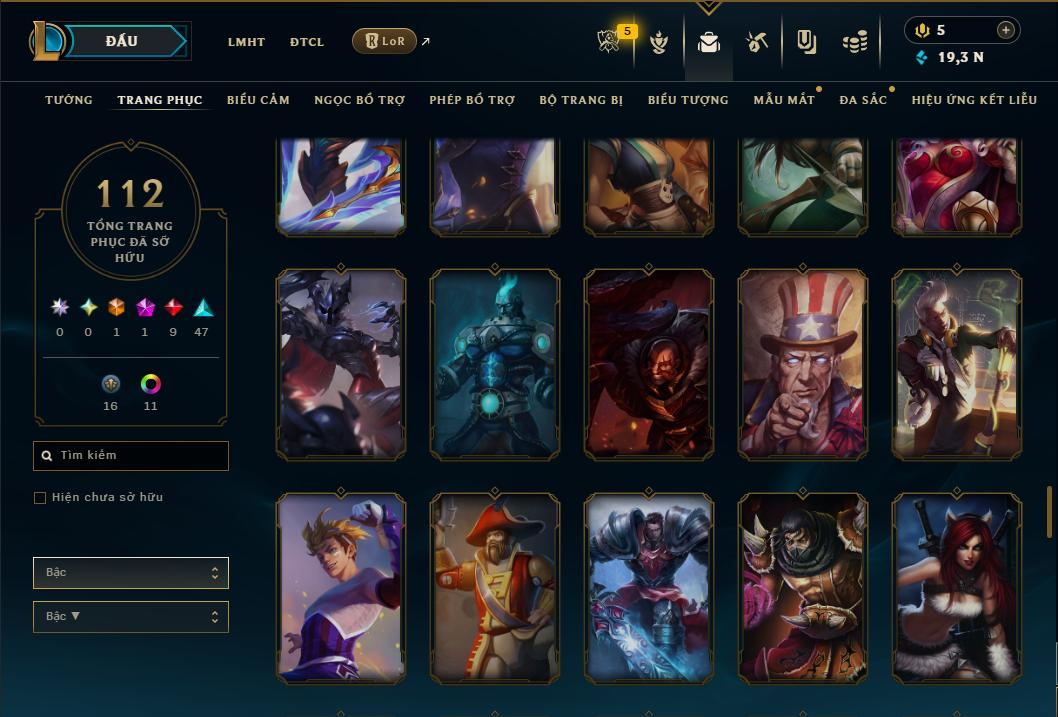Open the BỘ TRANG BỊ tab
Screen dimensions: 1058x717
[581, 100]
